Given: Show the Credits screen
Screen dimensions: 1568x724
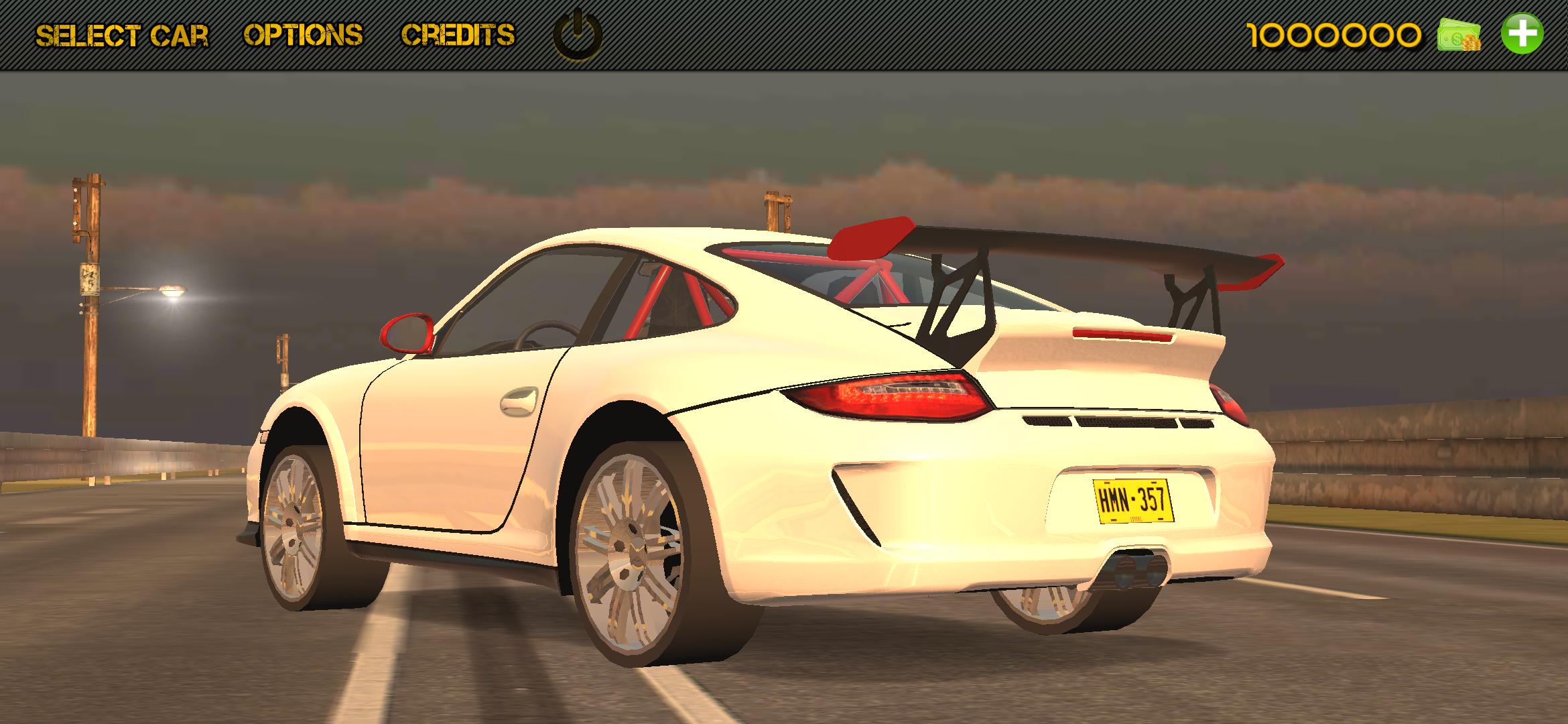Looking at the screenshot, I should pyautogui.click(x=458, y=35).
